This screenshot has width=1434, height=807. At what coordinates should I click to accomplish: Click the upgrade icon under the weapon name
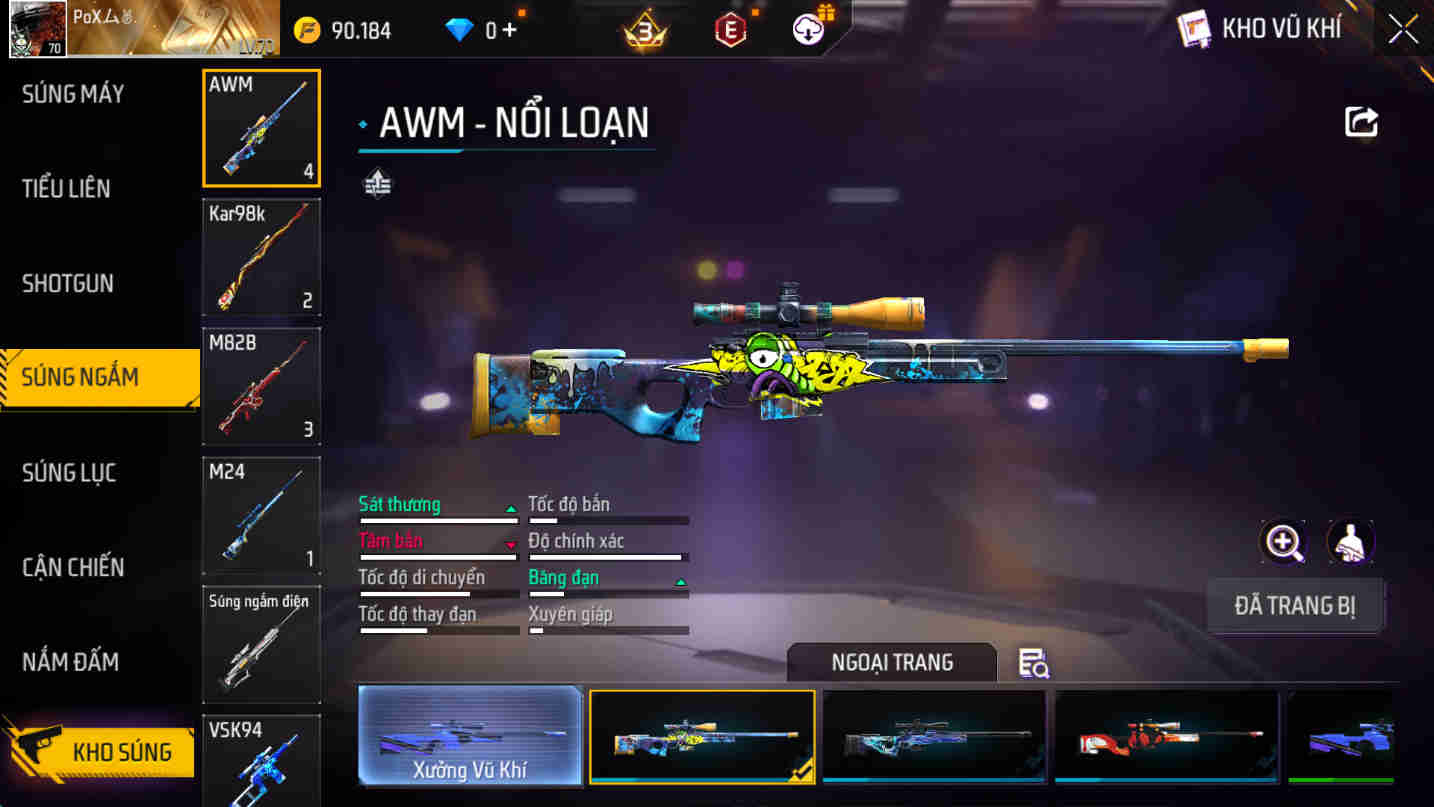(378, 183)
